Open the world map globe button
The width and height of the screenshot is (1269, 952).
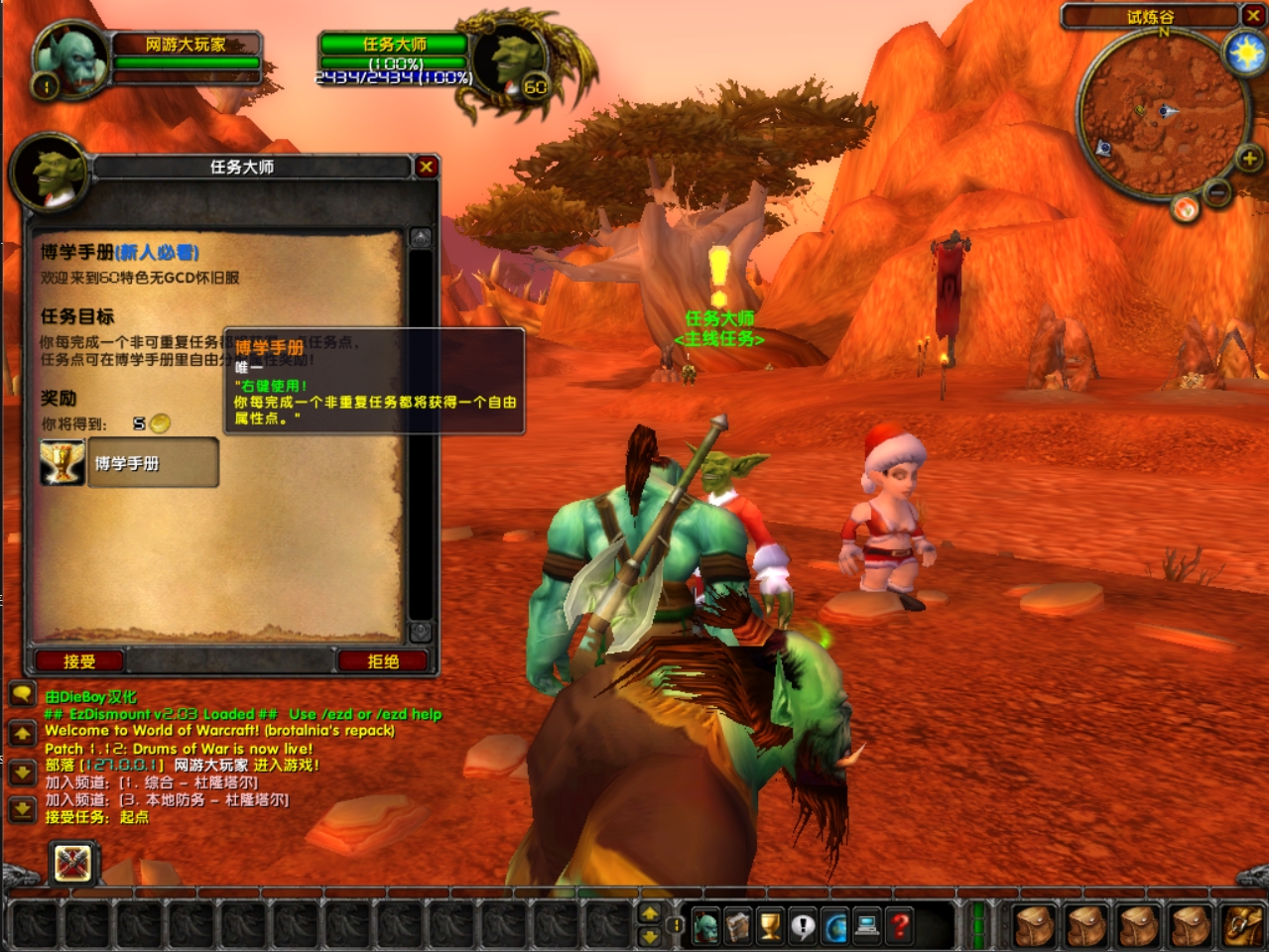834,926
